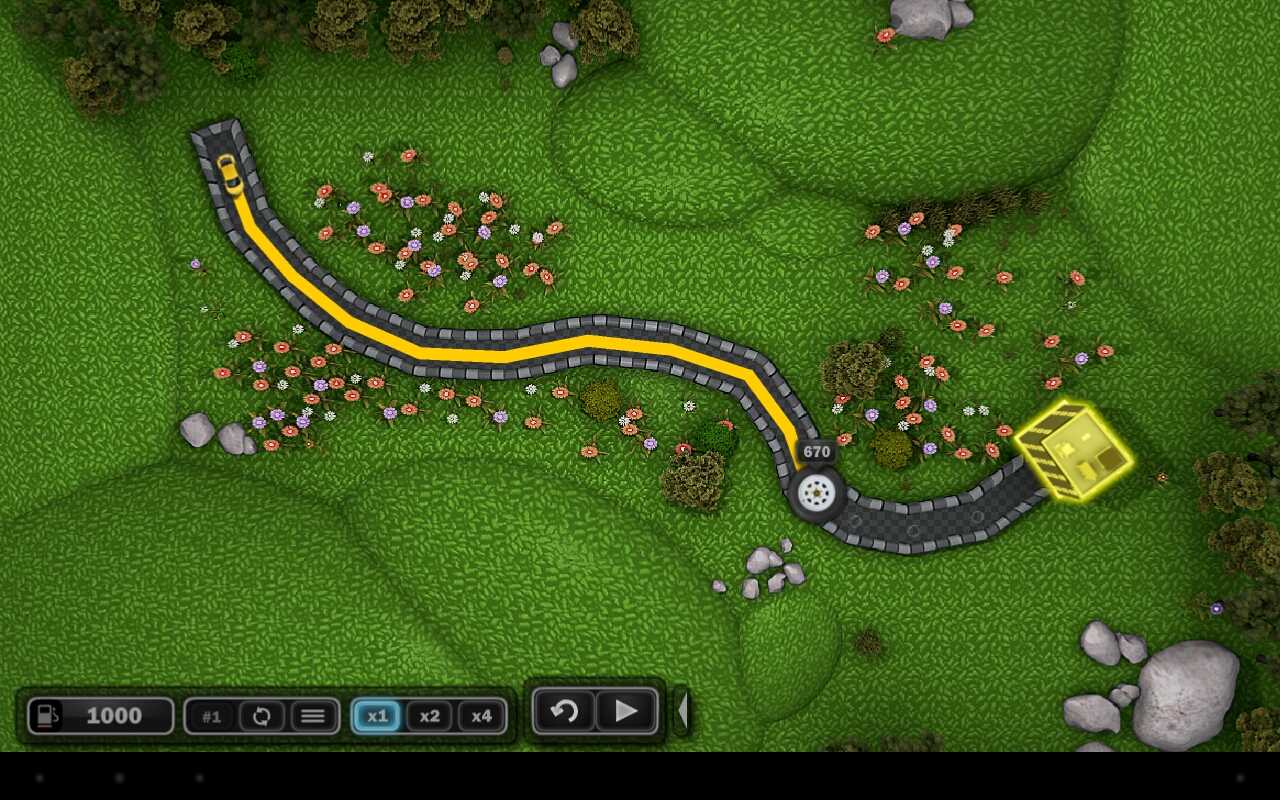Choose the x4 speed option
This screenshot has height=800, width=1280.
tap(481, 716)
